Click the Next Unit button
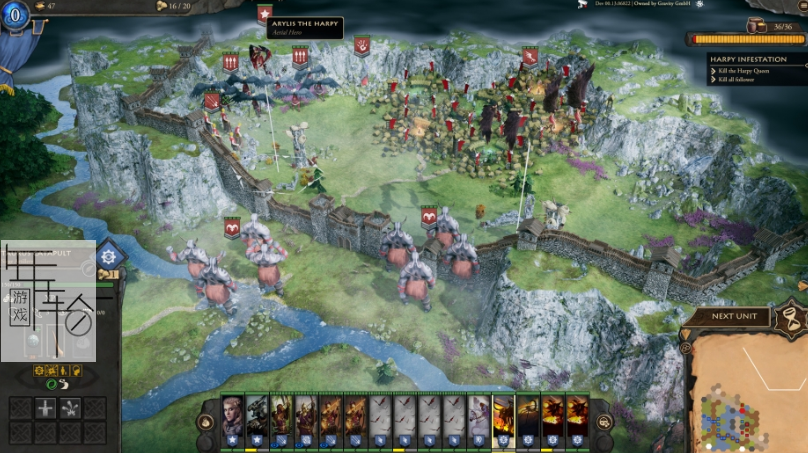The height and width of the screenshot is (453, 808). coord(735,316)
